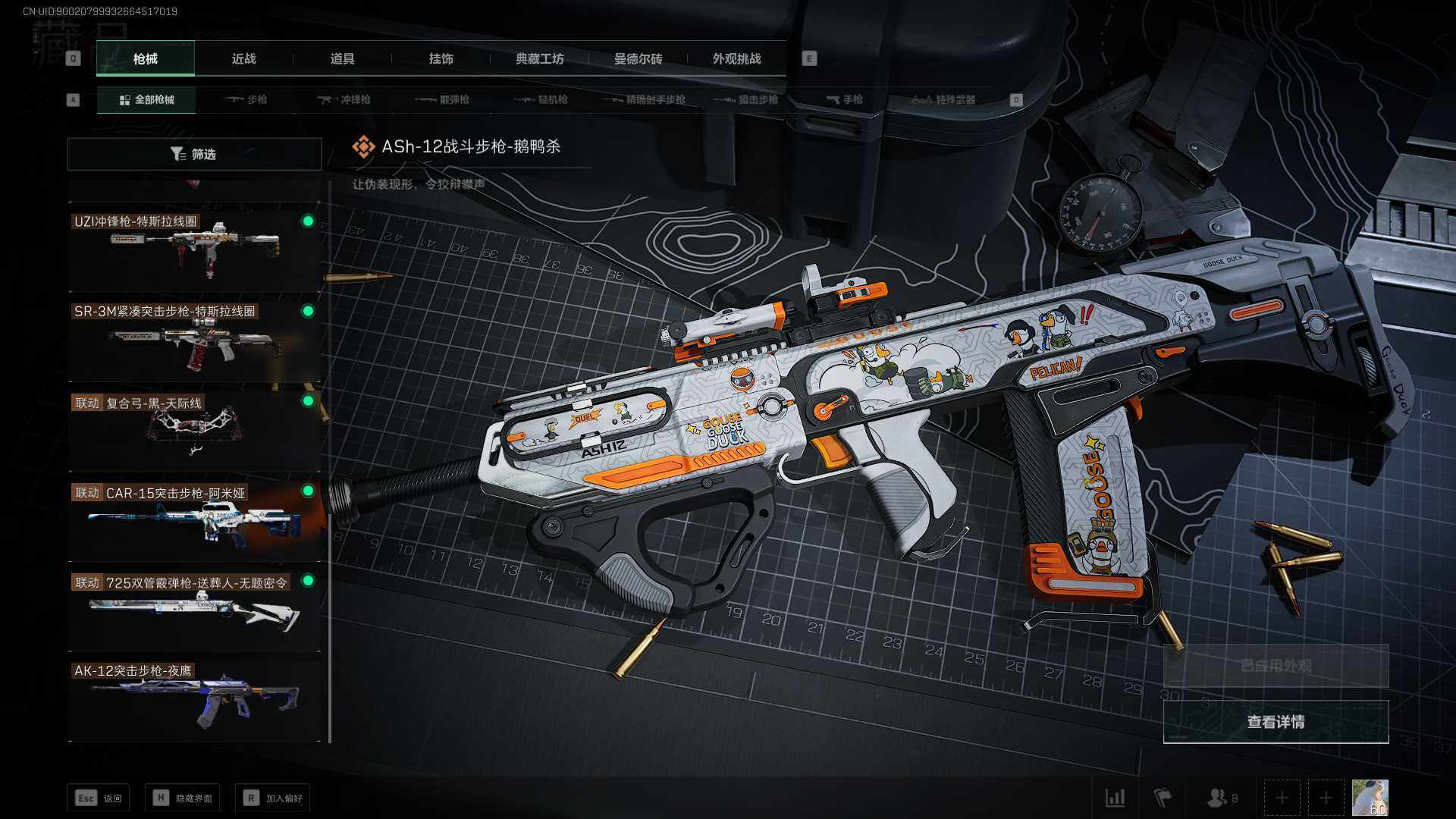Open the player avatar profile
Screen dimensions: 1456x819
point(1370,798)
